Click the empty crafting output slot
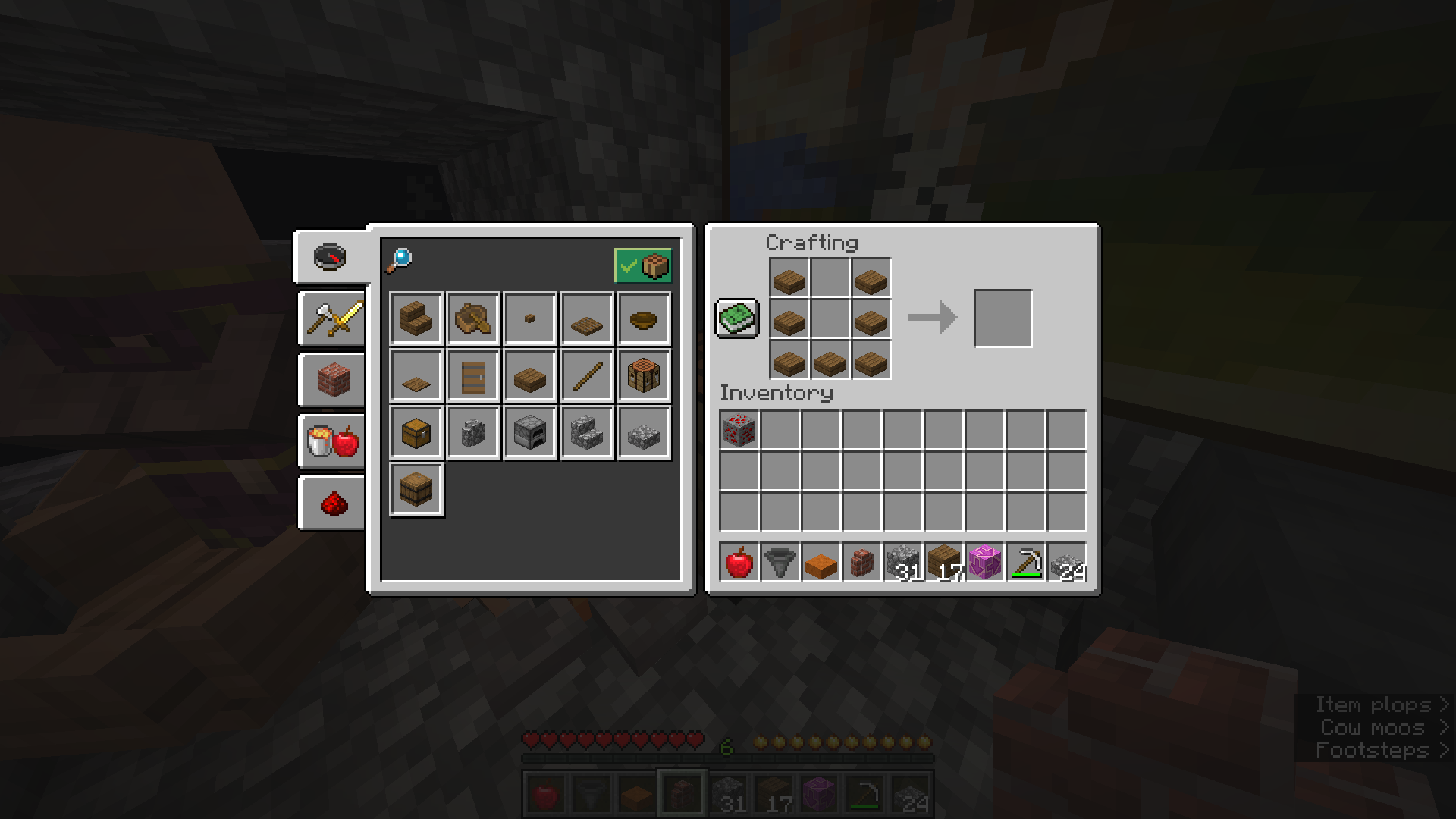This screenshot has height=819, width=1456. [1003, 318]
